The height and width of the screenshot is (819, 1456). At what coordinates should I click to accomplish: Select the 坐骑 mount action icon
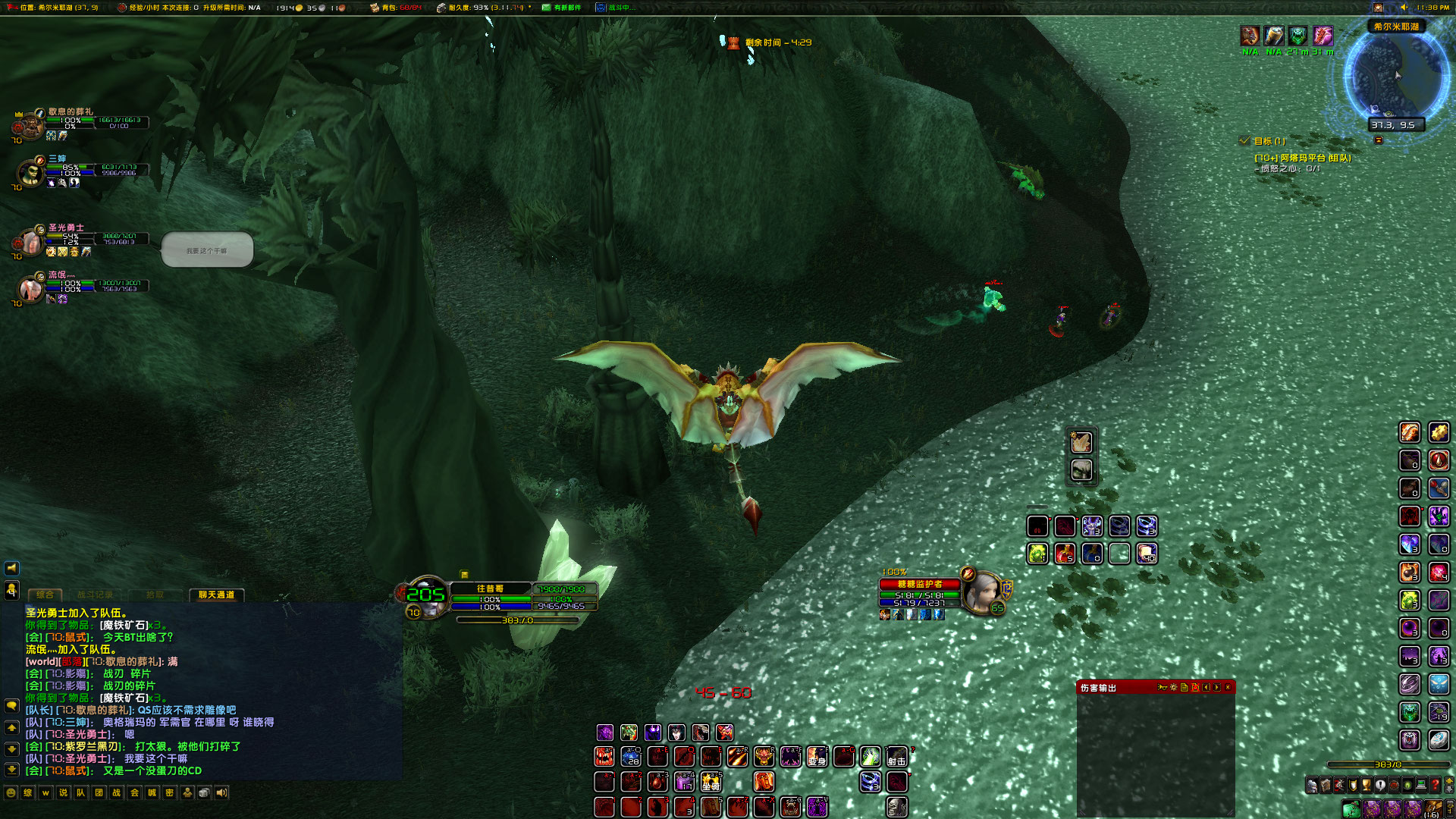point(713,781)
